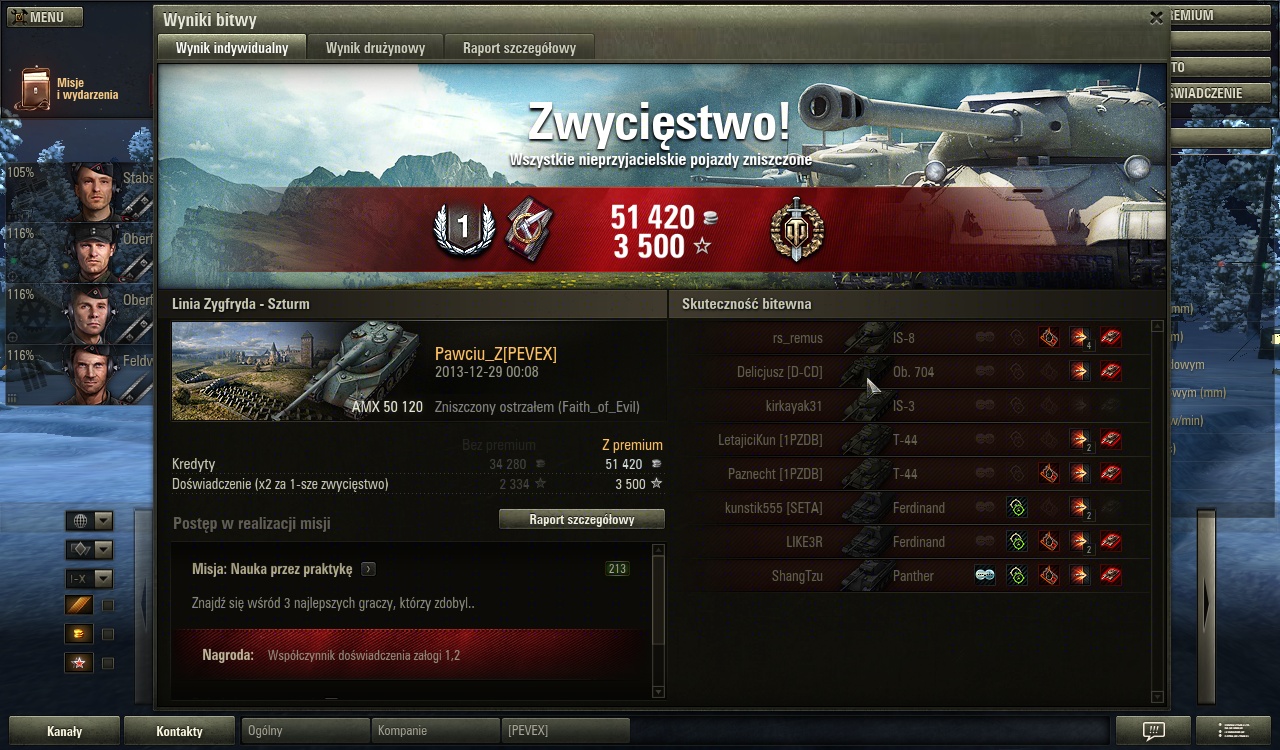Switch to the Ogólny chat tab
This screenshot has height=750, width=1280.
[305, 731]
